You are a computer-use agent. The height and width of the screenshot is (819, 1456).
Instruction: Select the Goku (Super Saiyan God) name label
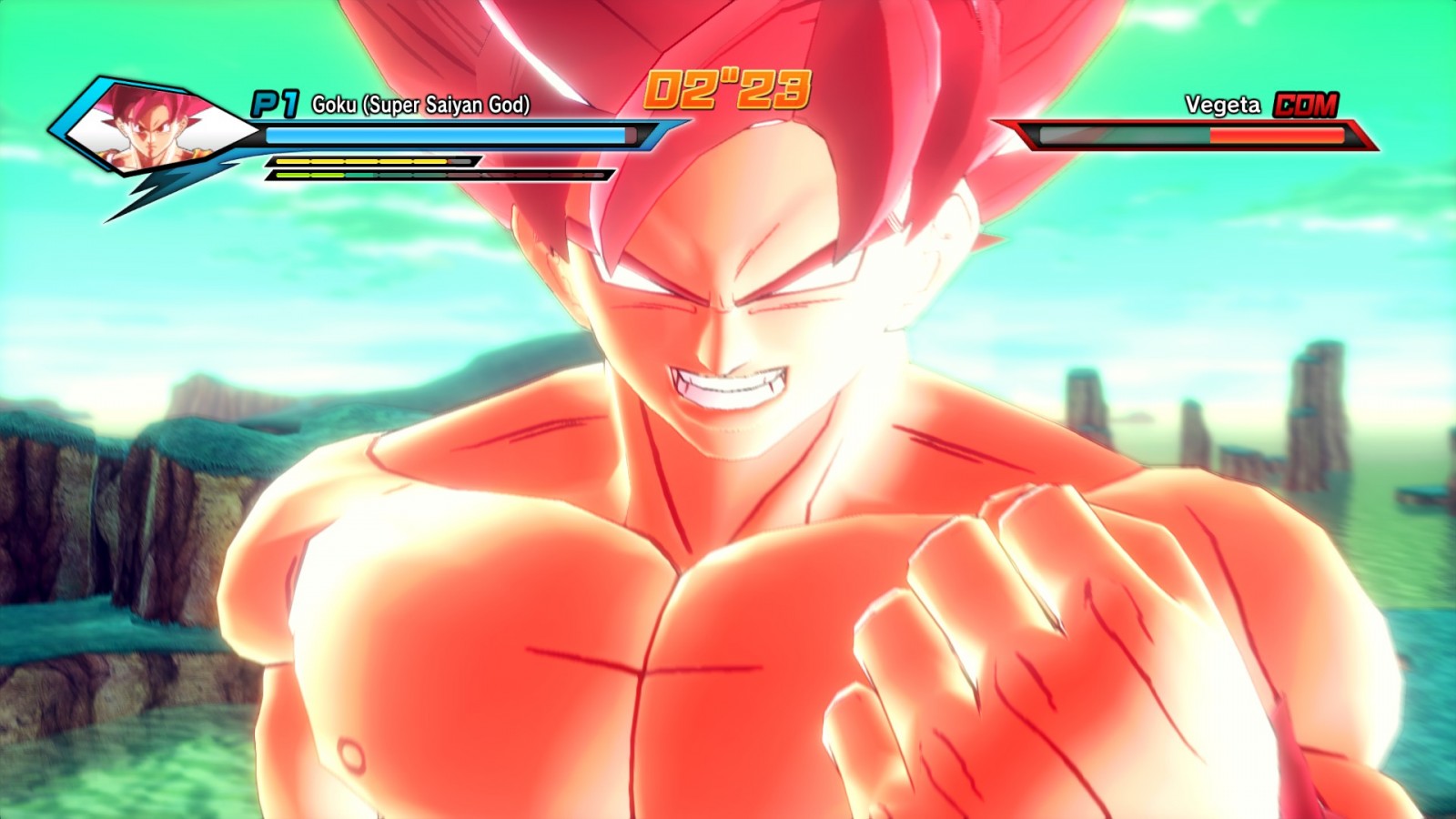(421, 106)
